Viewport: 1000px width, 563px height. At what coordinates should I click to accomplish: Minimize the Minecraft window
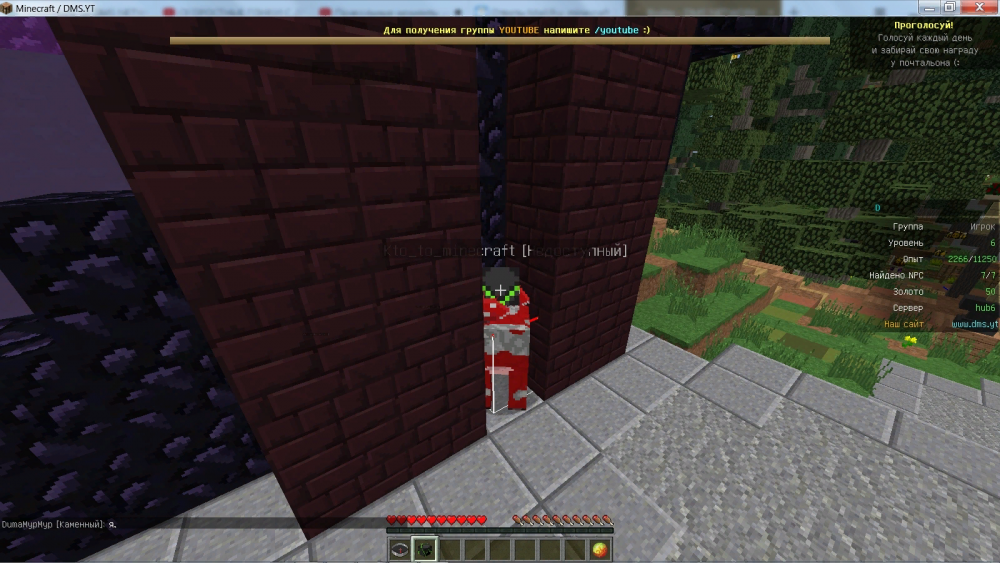[927, 7]
